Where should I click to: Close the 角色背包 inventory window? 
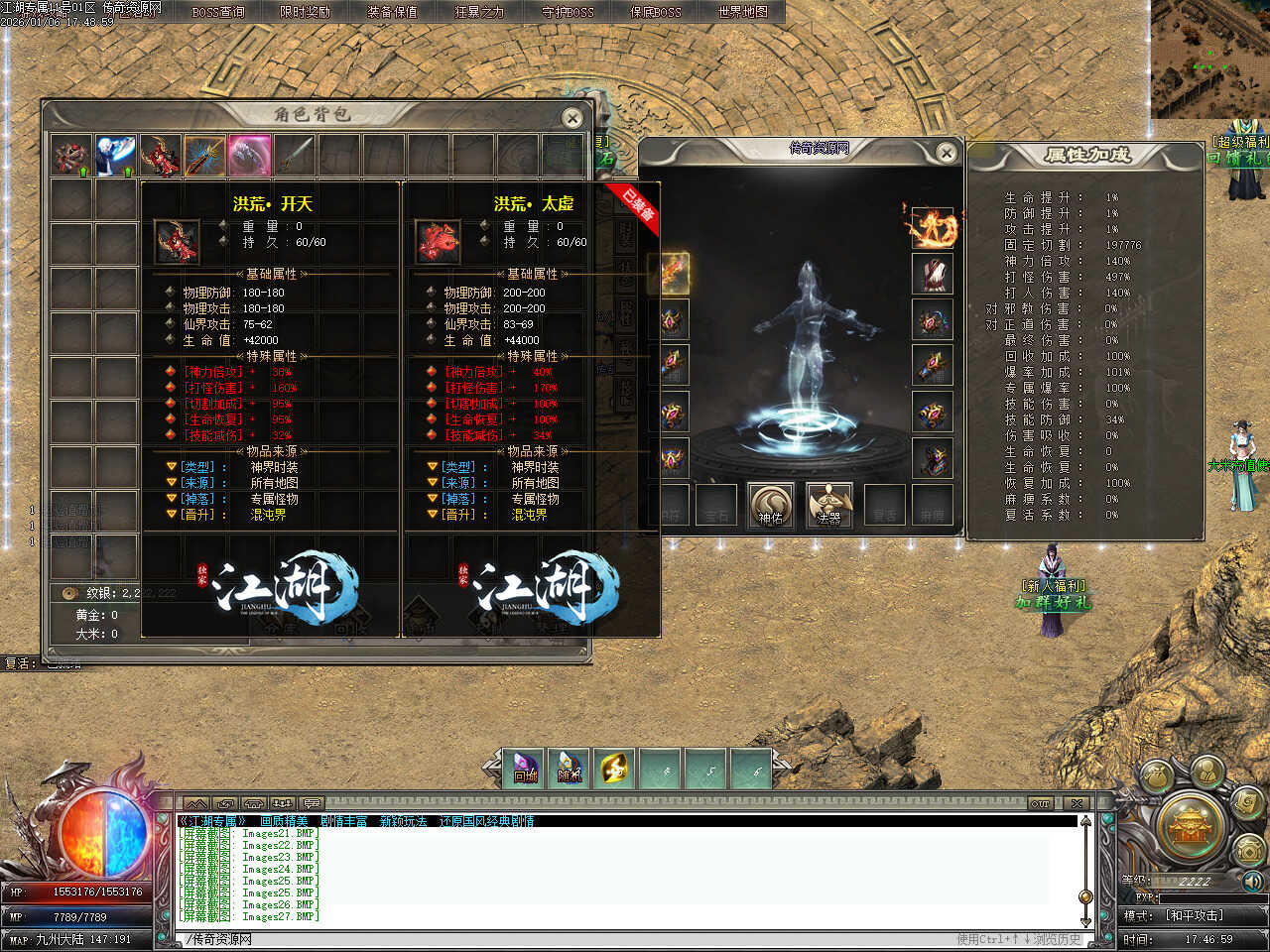572,119
